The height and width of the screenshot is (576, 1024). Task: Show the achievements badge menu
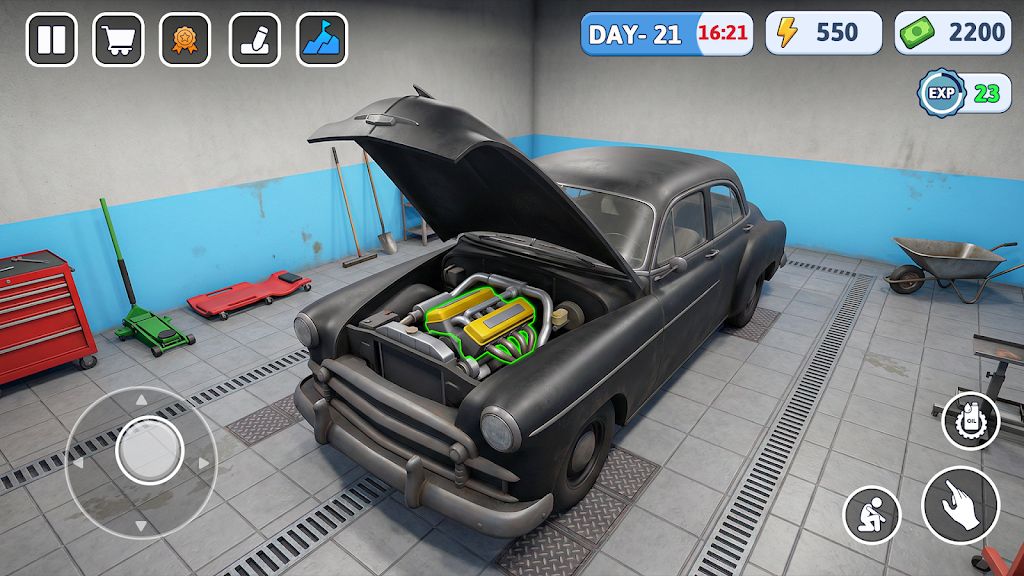tap(186, 40)
